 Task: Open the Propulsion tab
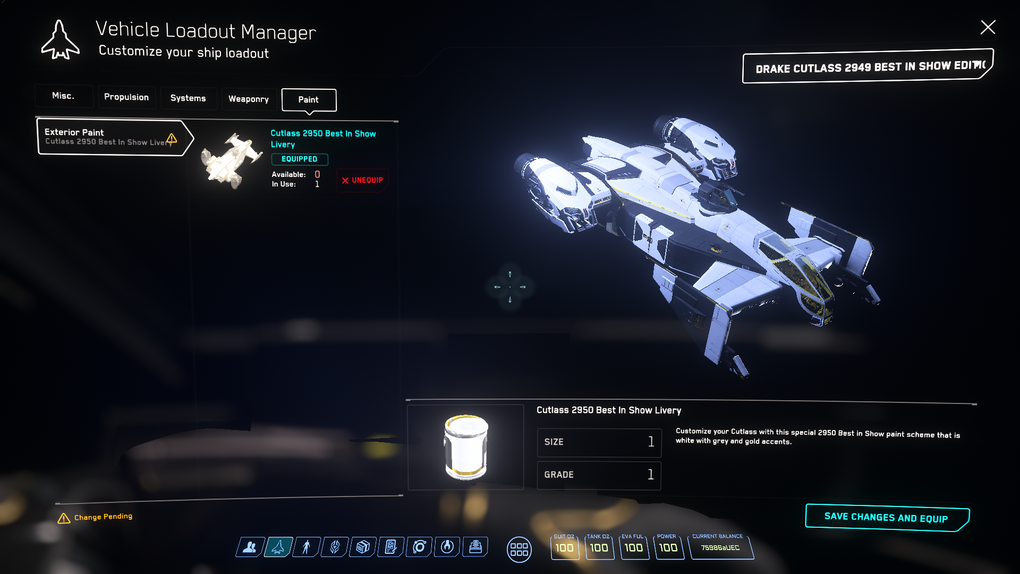tap(126, 98)
